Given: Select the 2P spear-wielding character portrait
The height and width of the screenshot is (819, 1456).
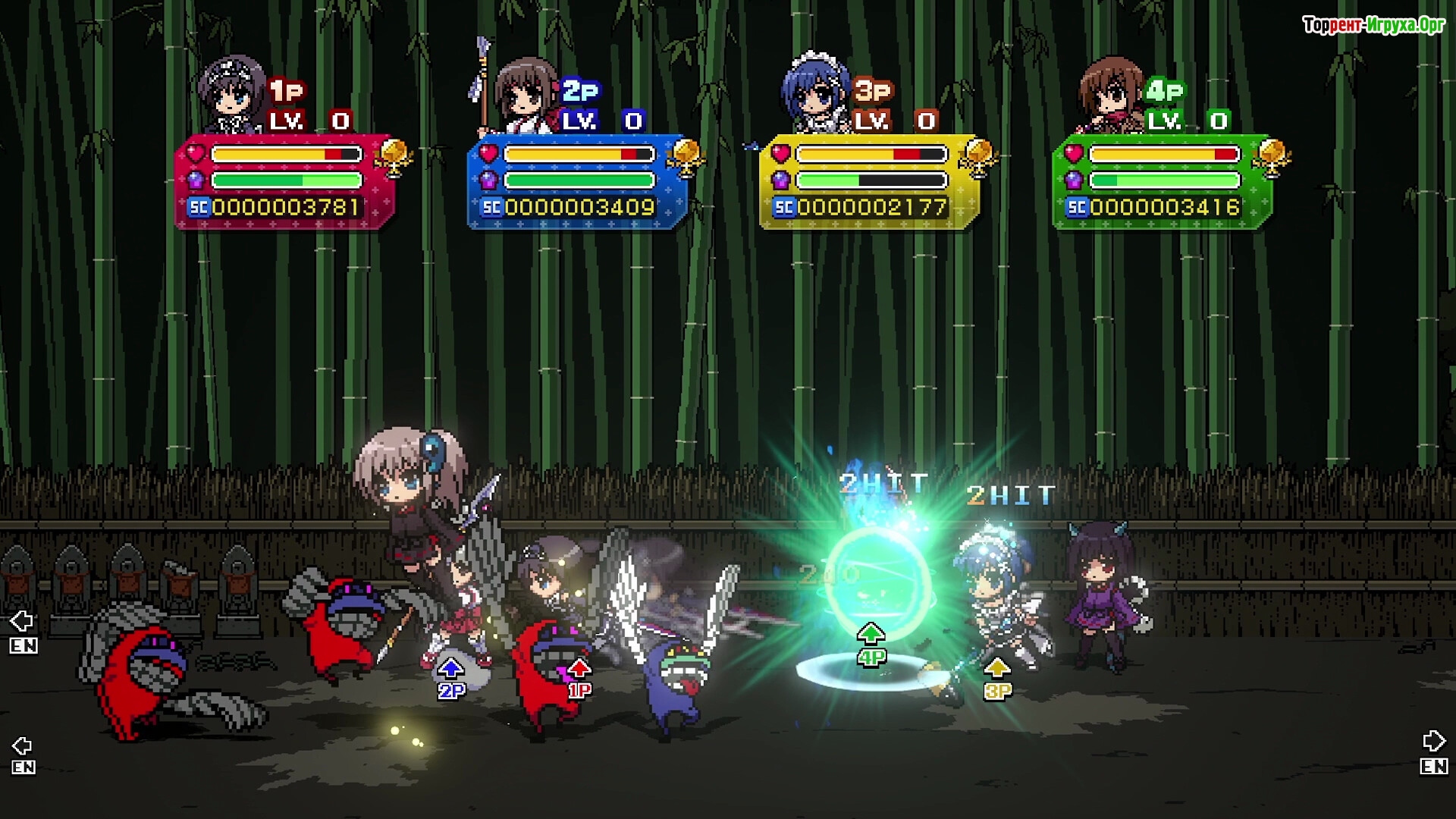Looking at the screenshot, I should click(523, 96).
